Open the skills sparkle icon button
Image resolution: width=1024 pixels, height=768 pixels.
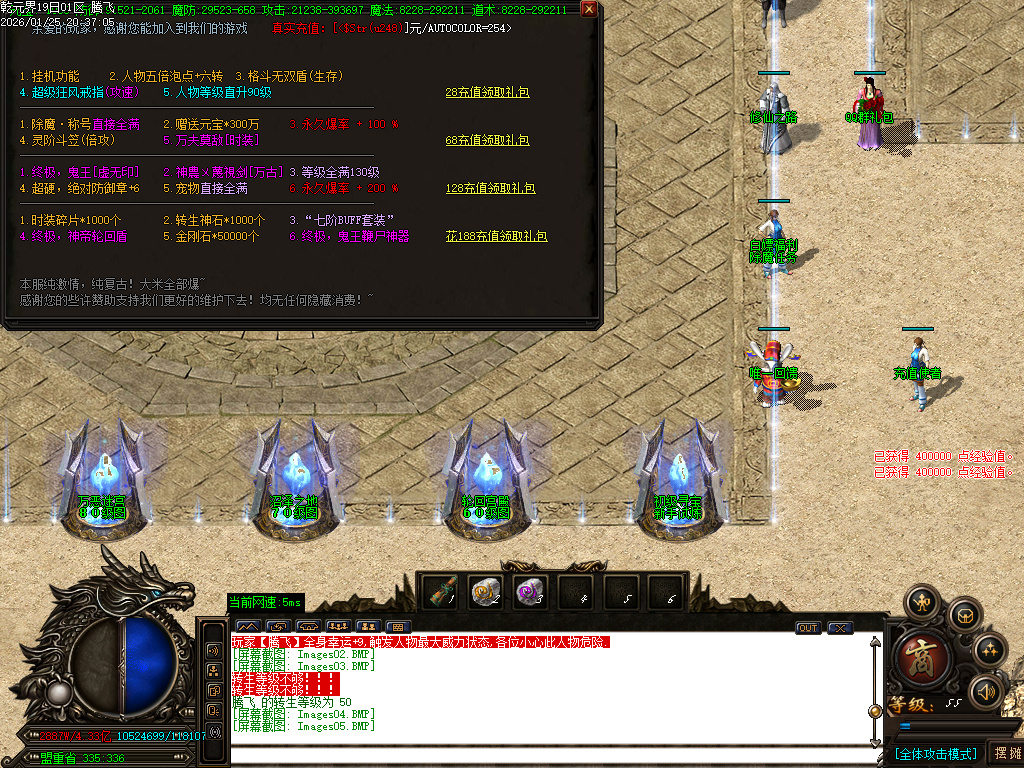(x=990, y=650)
